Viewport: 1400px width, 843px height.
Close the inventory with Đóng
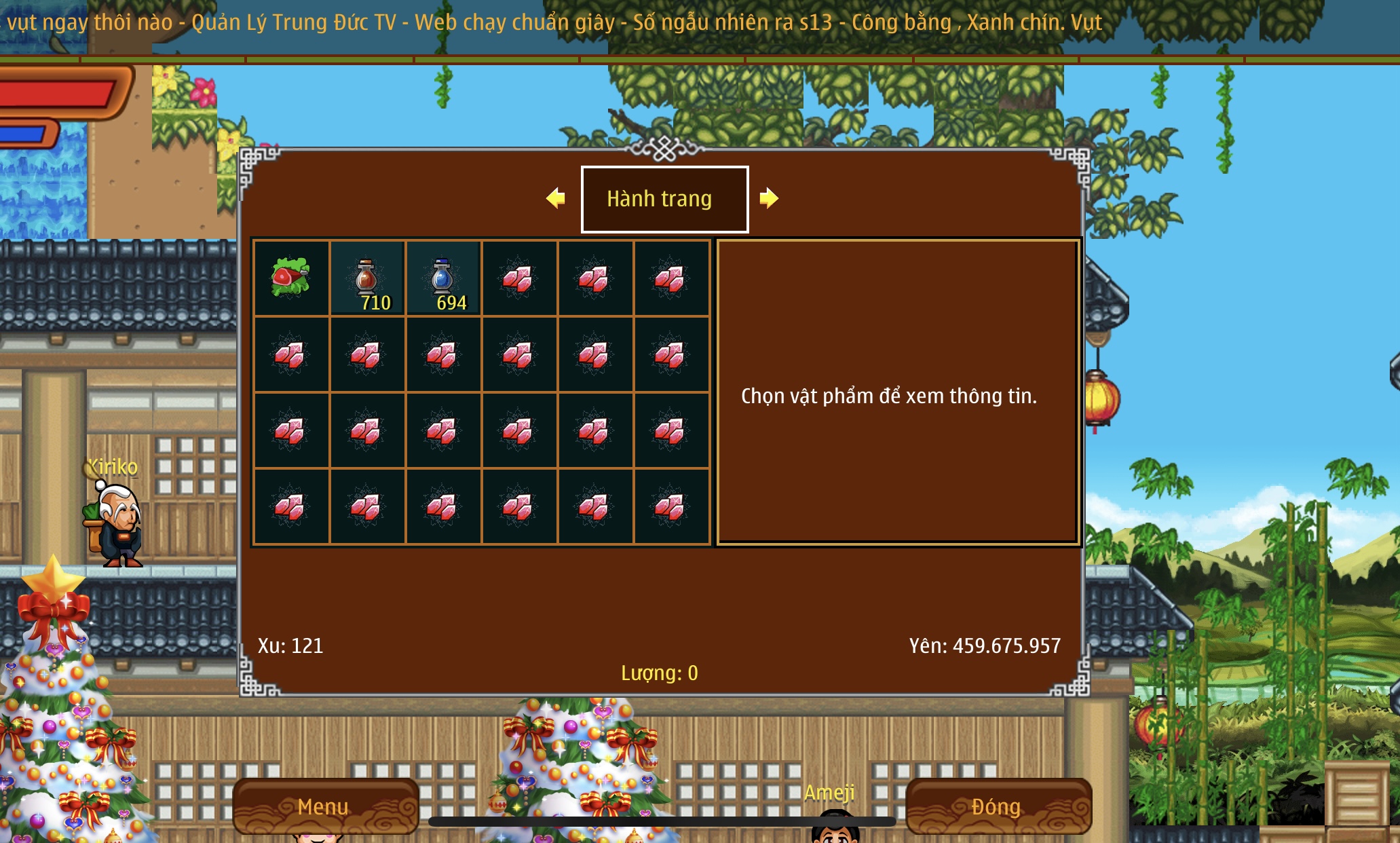point(997,806)
